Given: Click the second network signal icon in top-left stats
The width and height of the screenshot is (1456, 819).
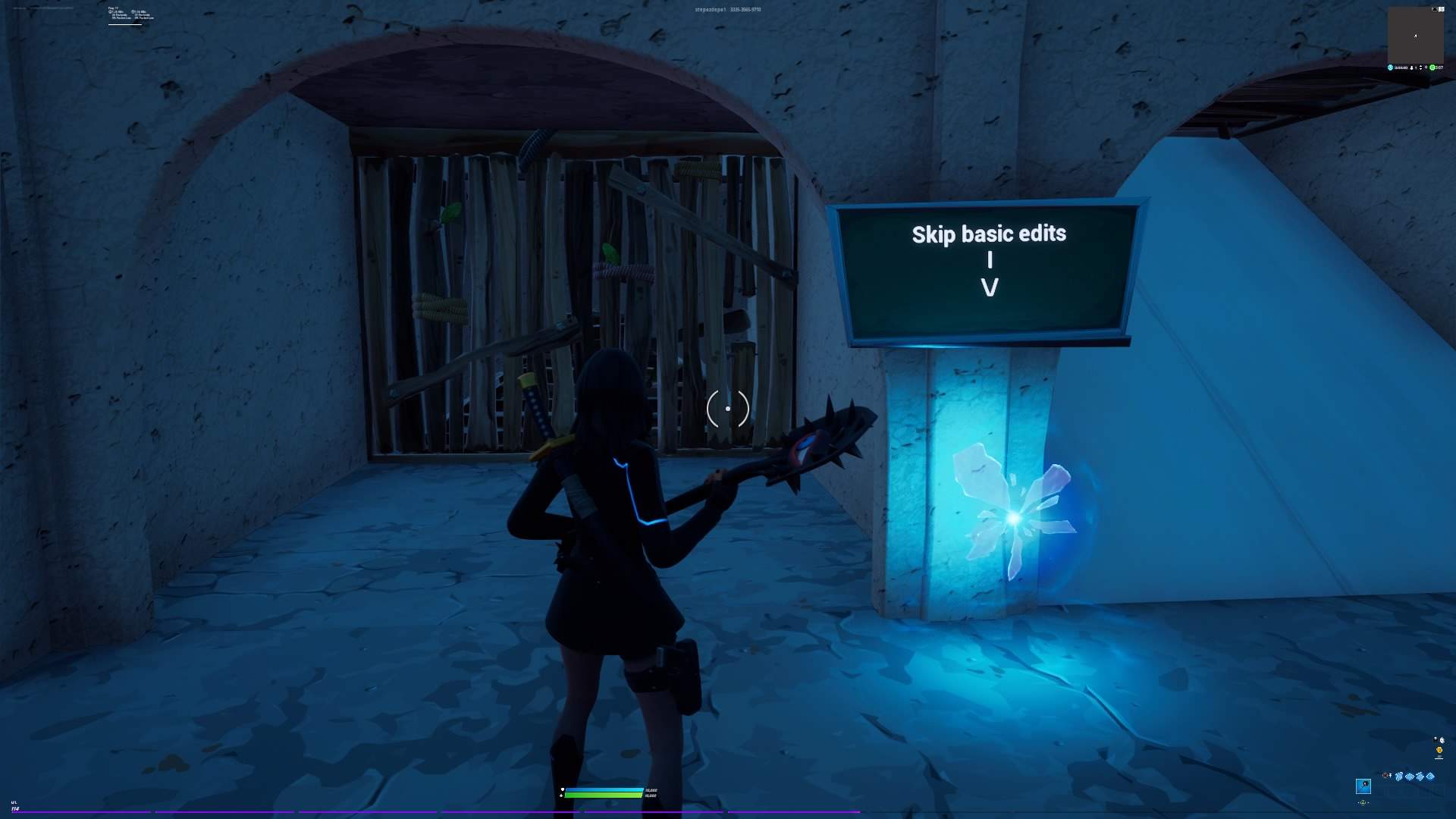Looking at the screenshot, I should click(x=133, y=11).
